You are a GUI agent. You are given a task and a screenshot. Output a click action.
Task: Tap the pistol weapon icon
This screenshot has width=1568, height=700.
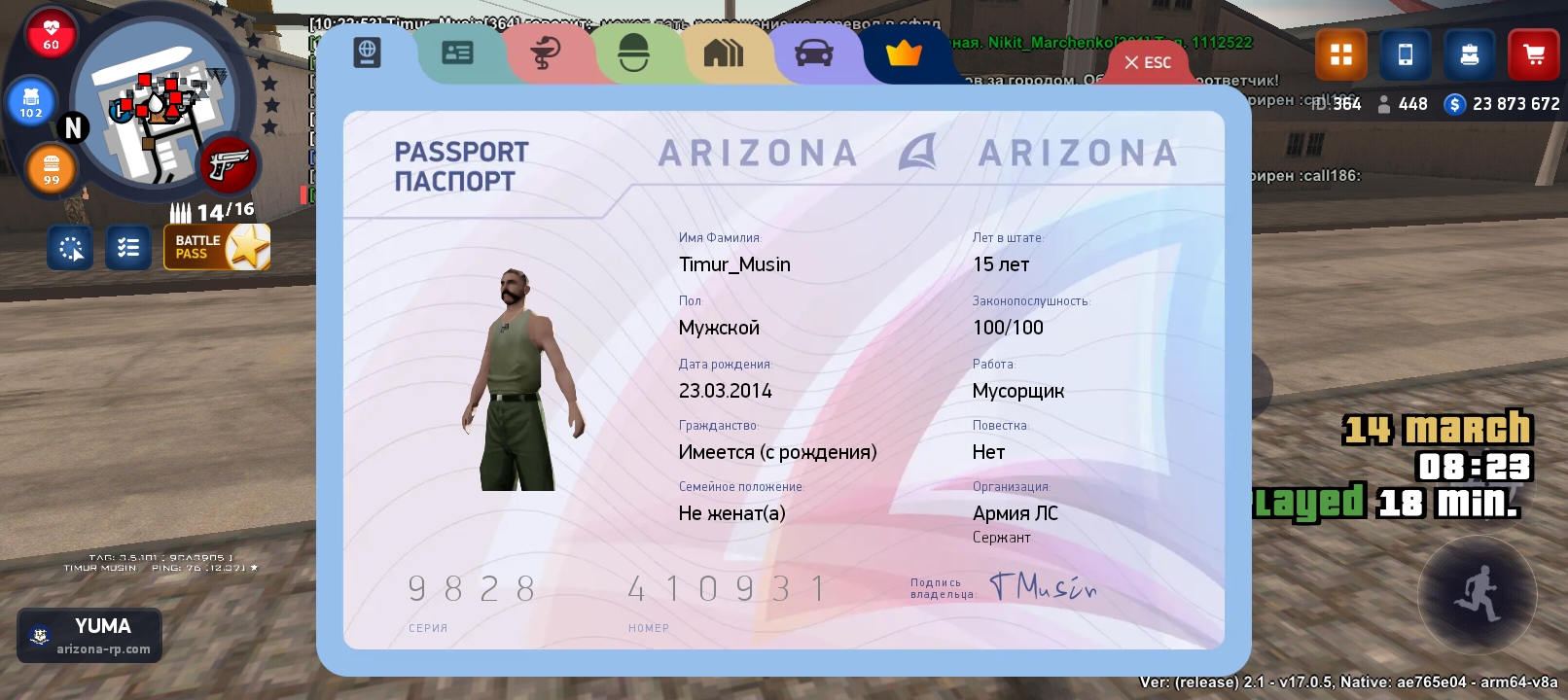pos(229,164)
